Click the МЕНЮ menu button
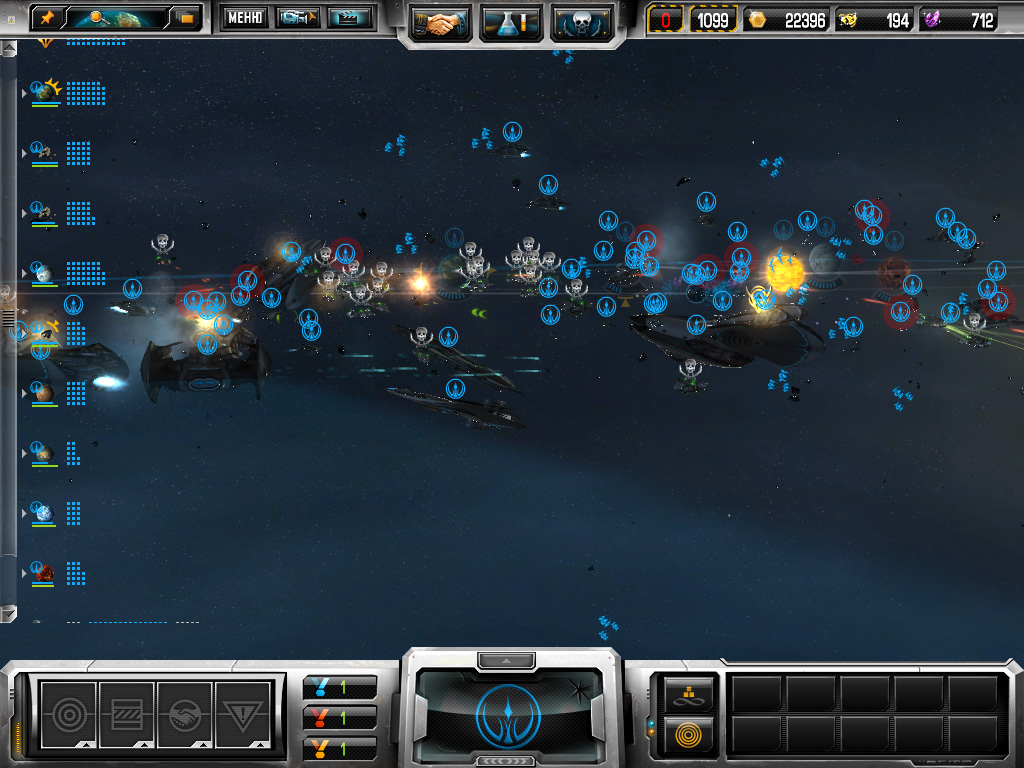 coord(244,17)
